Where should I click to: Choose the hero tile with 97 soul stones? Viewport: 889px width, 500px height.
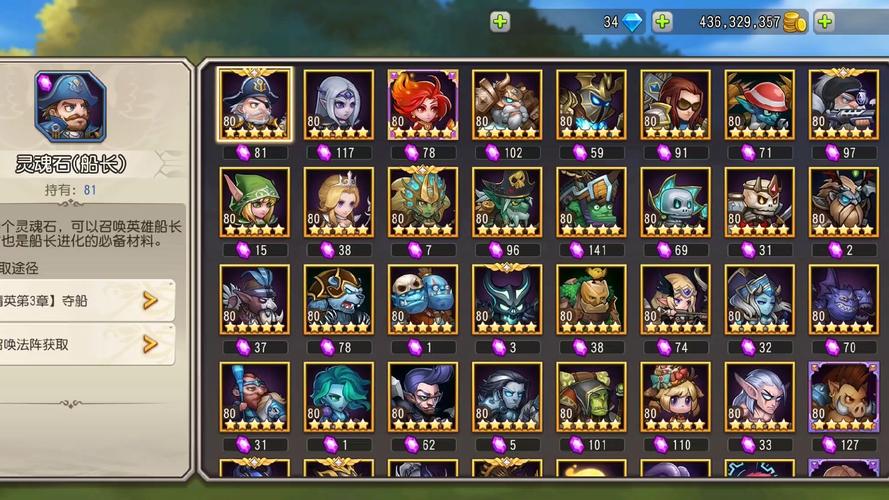(x=843, y=104)
